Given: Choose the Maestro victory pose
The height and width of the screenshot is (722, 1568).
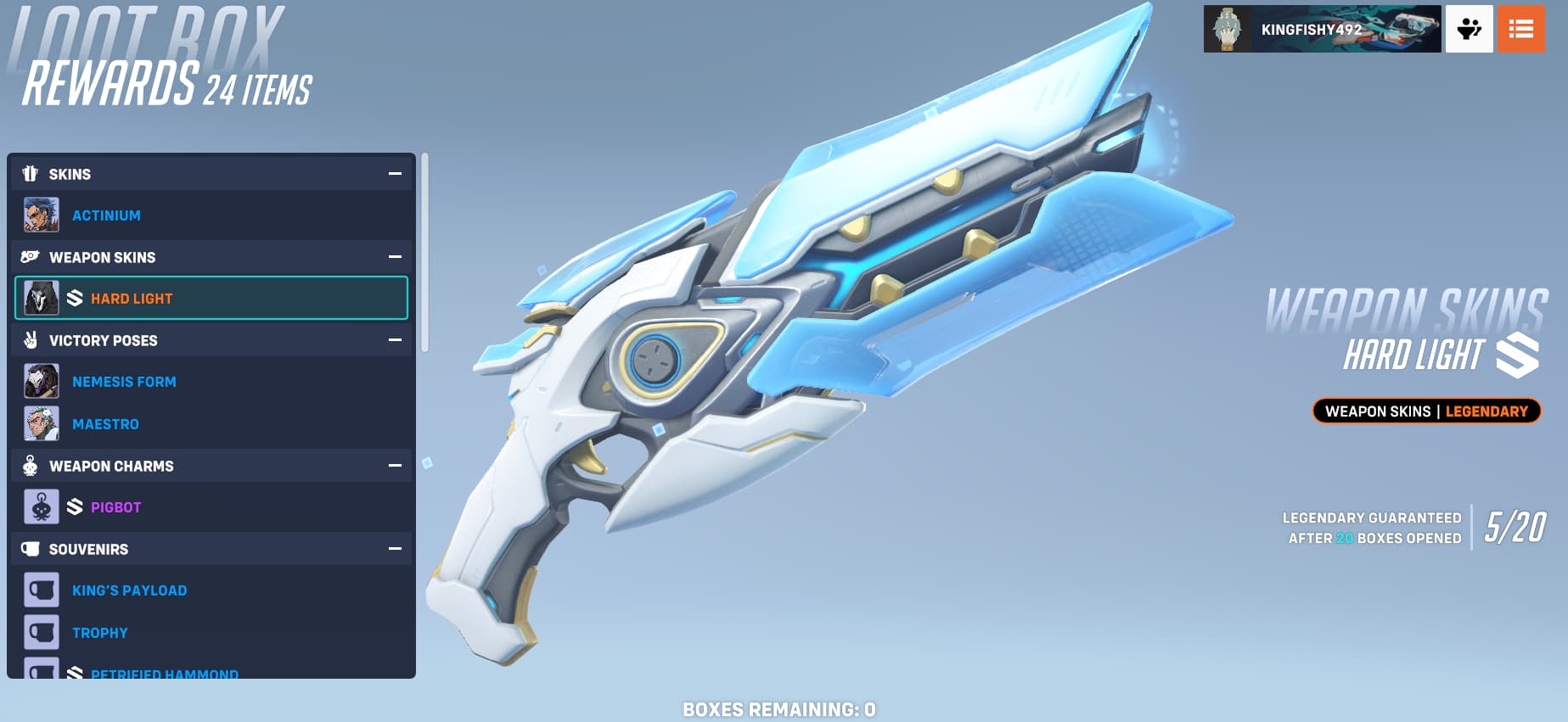Looking at the screenshot, I should 105,424.
